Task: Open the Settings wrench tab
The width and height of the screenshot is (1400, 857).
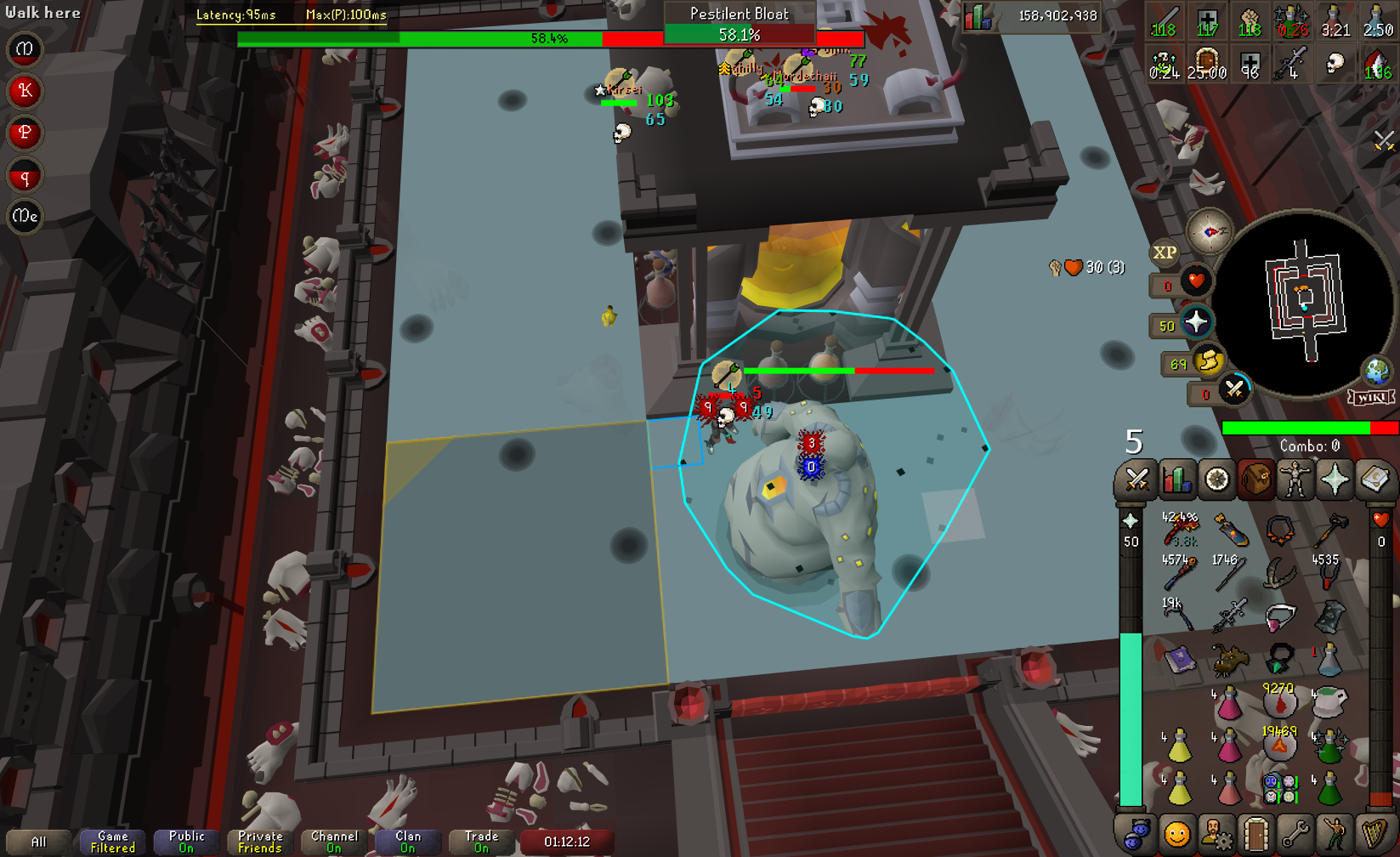Action: pos(1295,834)
